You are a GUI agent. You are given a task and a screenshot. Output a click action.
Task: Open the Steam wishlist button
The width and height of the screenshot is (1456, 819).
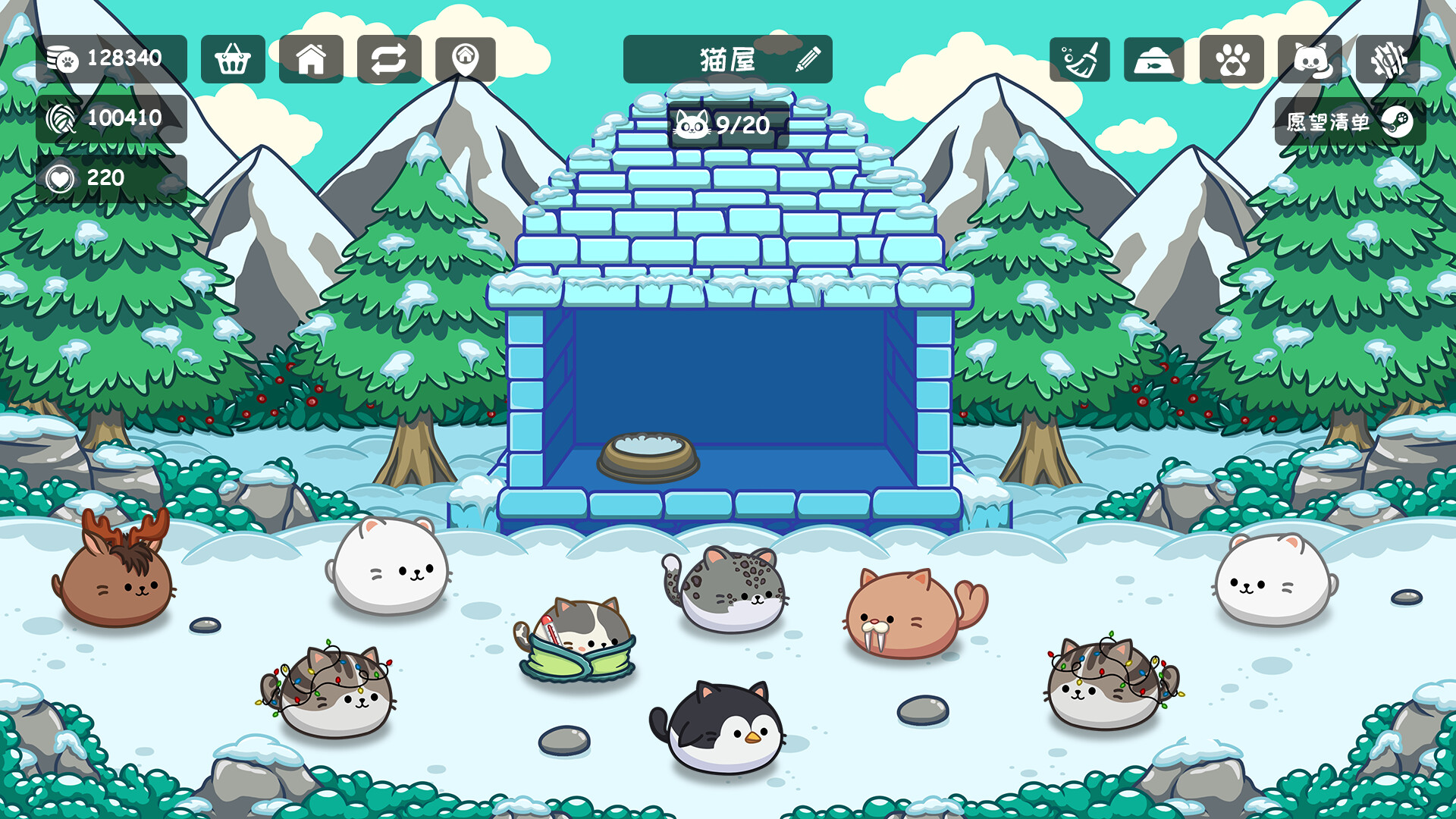[1350, 122]
